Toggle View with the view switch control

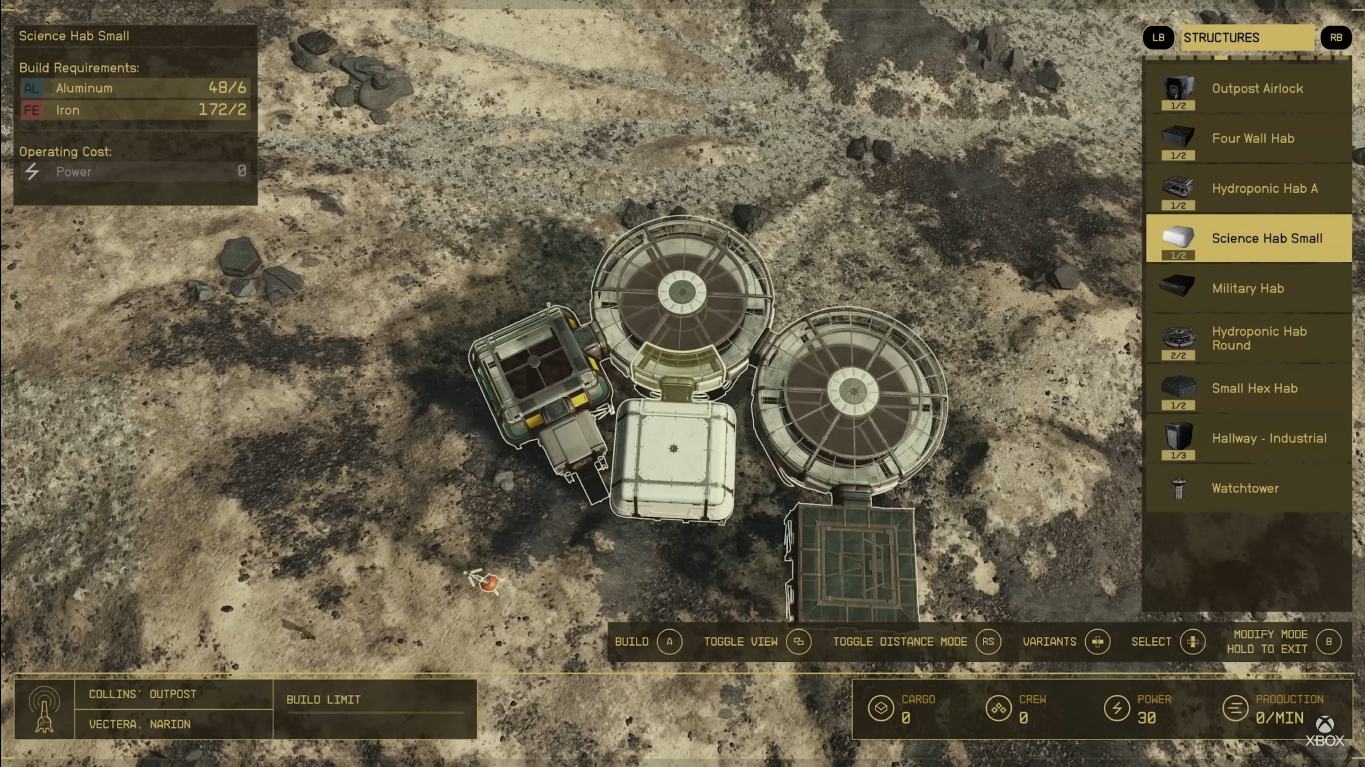[796, 642]
